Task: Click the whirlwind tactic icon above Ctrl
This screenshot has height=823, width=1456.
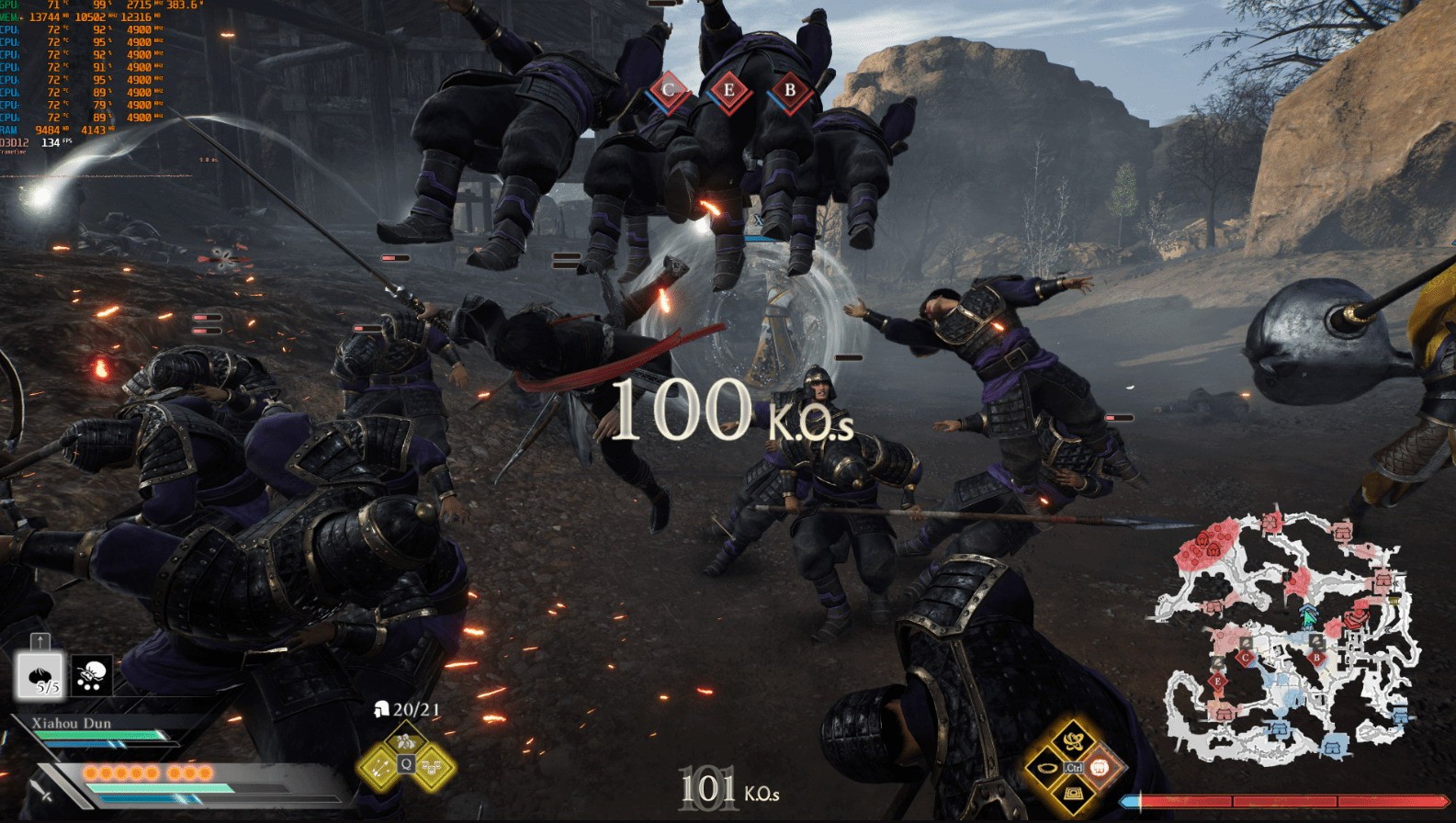Action: [1071, 742]
